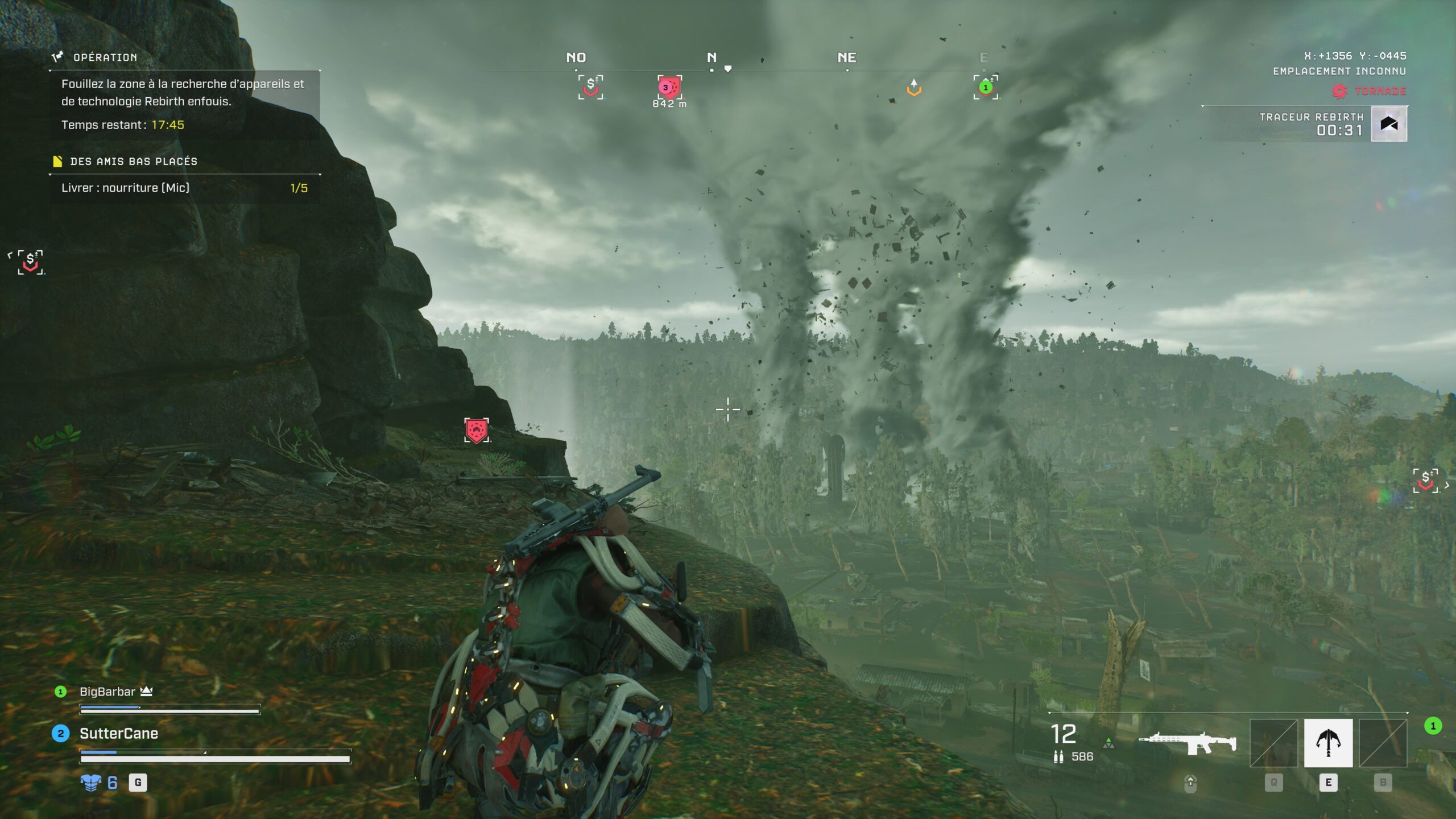
Task: Click the green teammate marker on the compass
Action: pos(986,88)
